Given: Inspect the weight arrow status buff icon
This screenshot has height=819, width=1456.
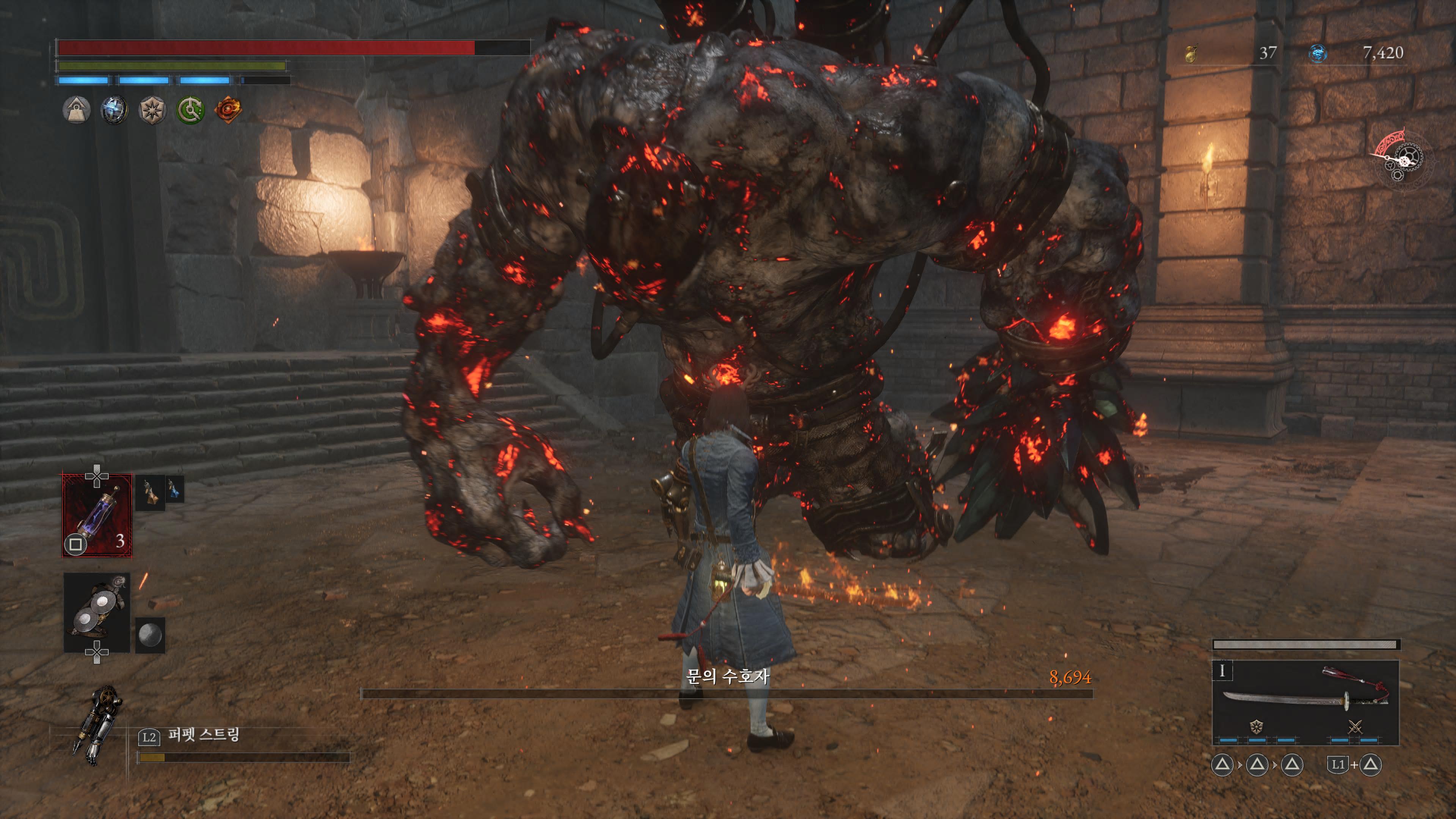Looking at the screenshot, I should [x=76, y=110].
